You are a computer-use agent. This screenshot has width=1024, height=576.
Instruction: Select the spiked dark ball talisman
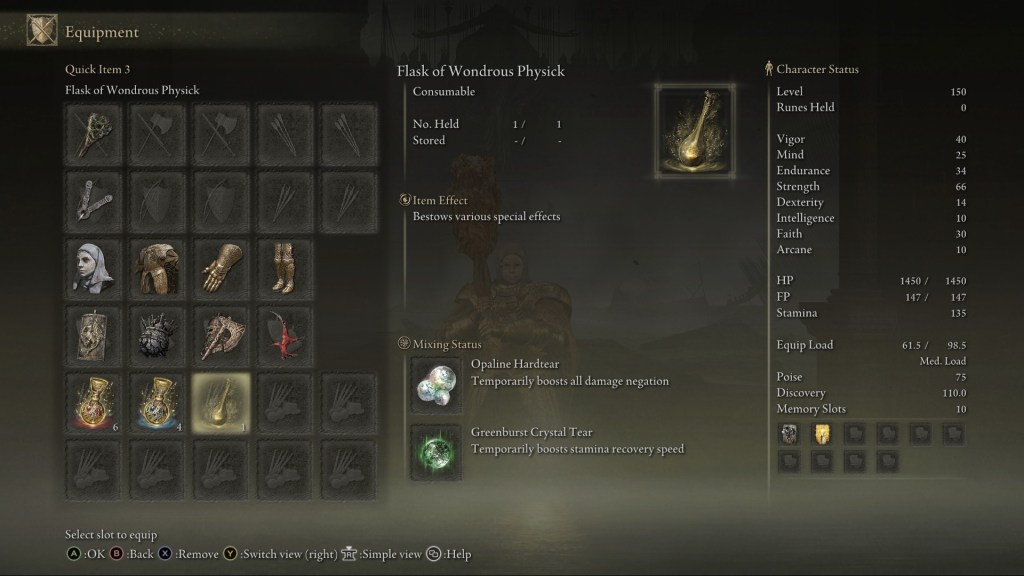point(158,332)
